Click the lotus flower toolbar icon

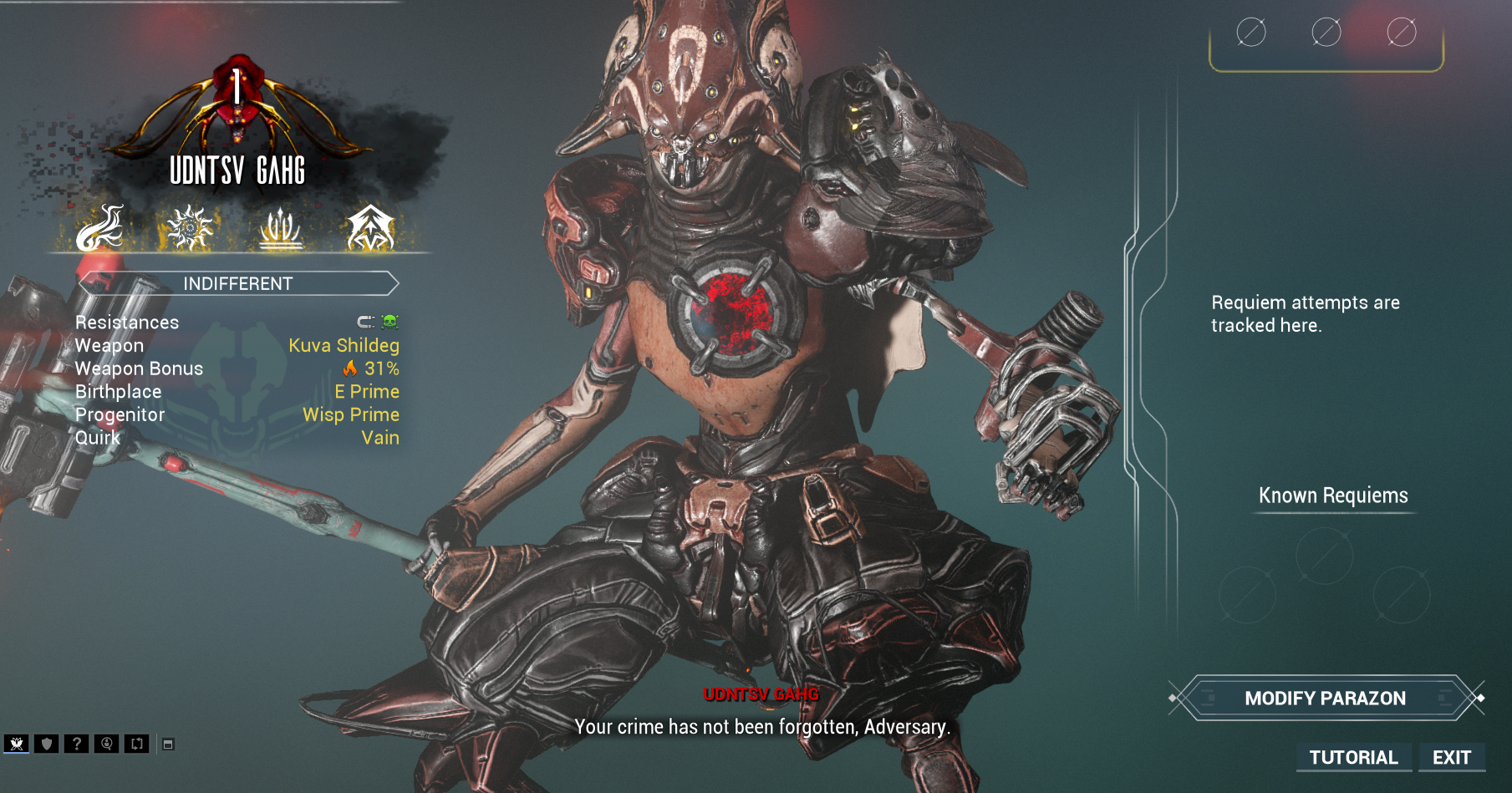tap(17, 744)
